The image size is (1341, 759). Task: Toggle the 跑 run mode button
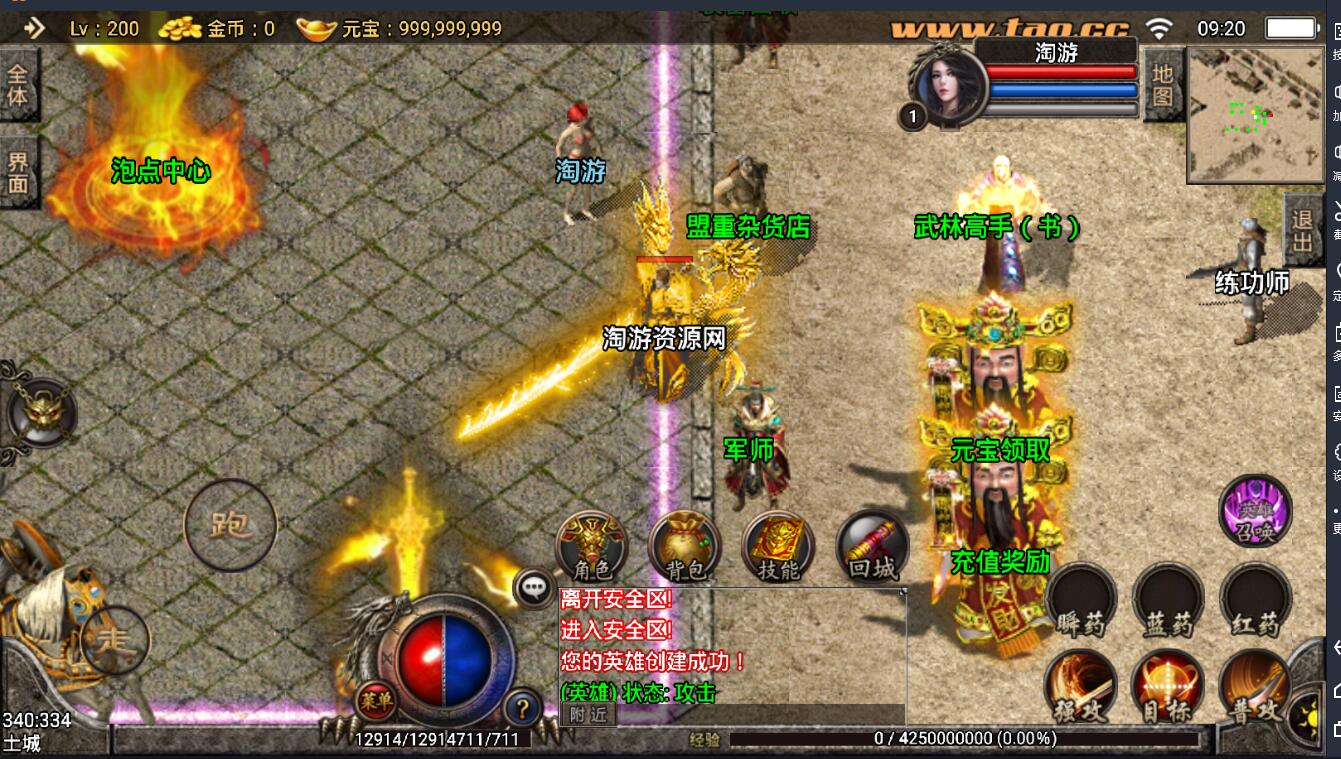[x=231, y=525]
